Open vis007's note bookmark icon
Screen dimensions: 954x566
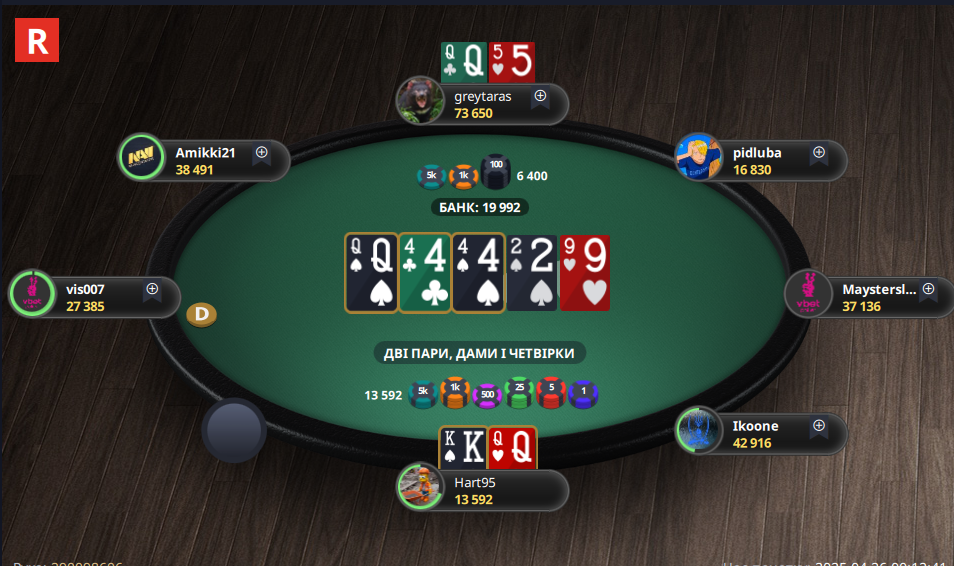coord(152,289)
